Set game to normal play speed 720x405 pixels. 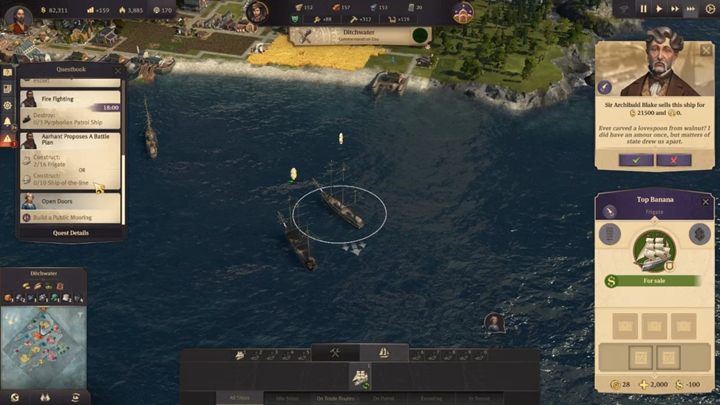pyautogui.click(x=659, y=9)
